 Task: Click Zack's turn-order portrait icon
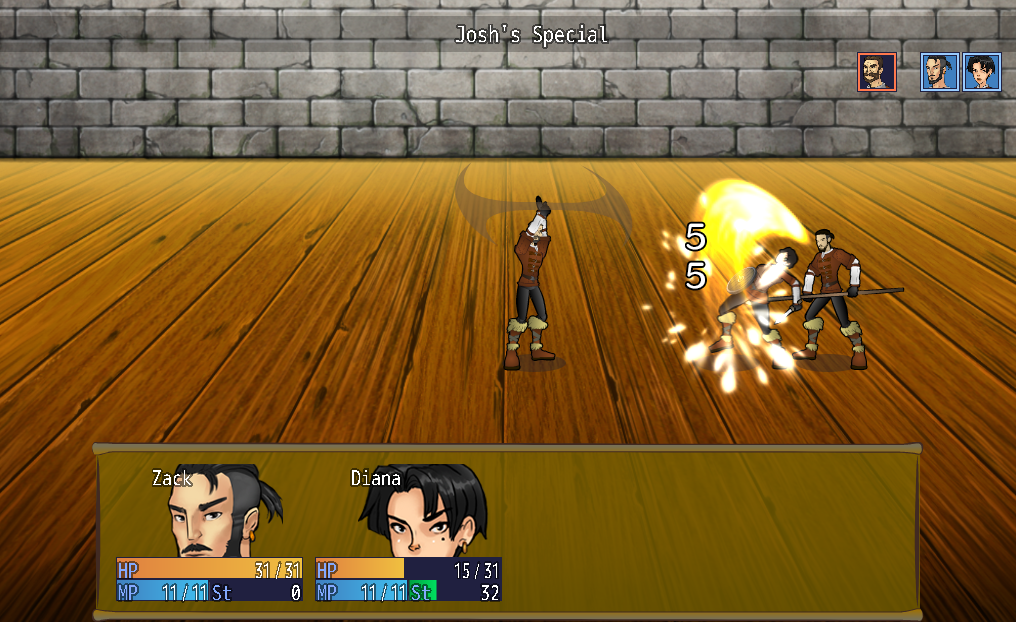(940, 72)
